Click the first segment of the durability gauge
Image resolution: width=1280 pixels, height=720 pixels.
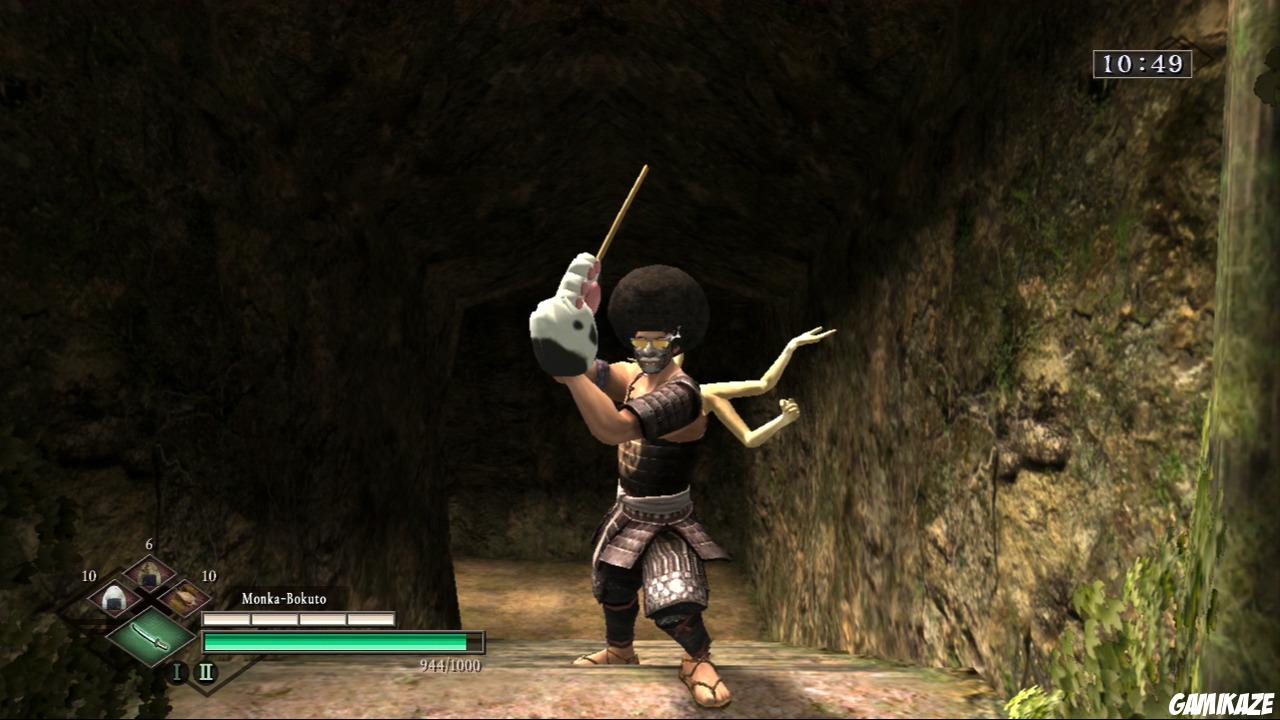[x=225, y=618]
